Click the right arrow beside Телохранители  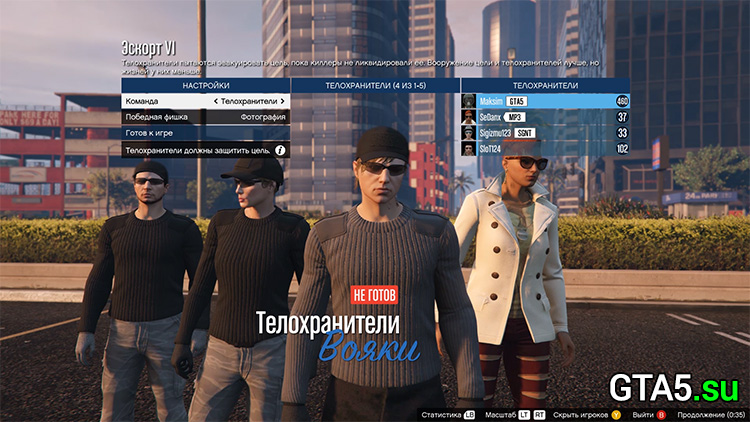pyautogui.click(x=283, y=101)
